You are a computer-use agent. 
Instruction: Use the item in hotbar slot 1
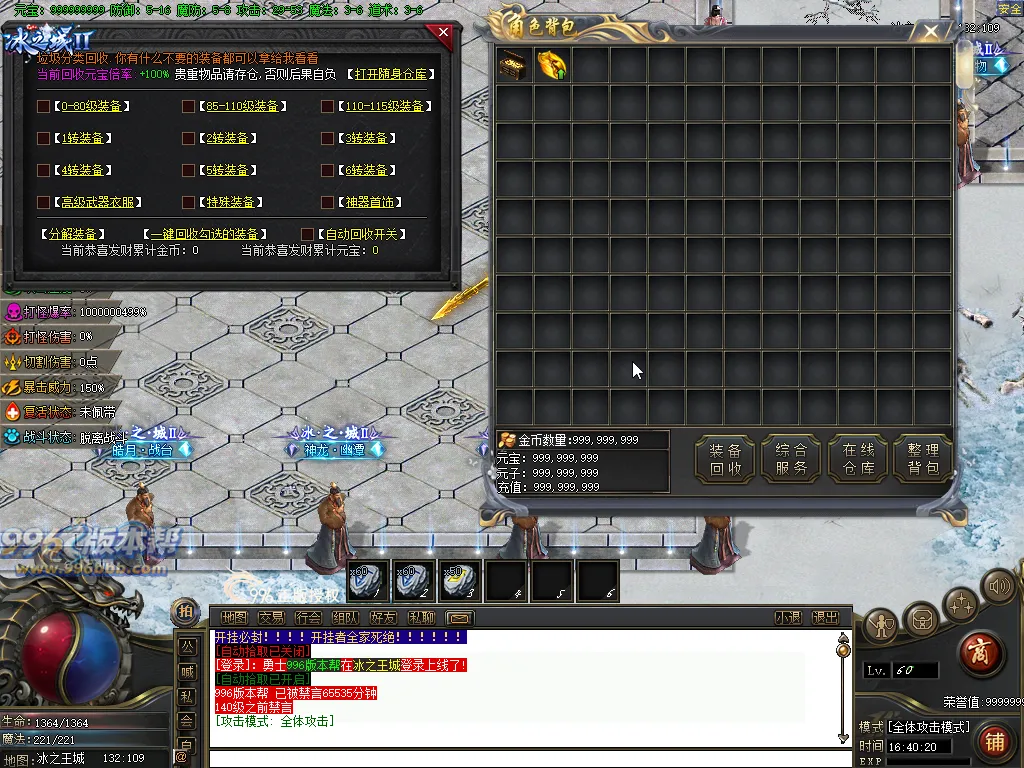point(369,580)
